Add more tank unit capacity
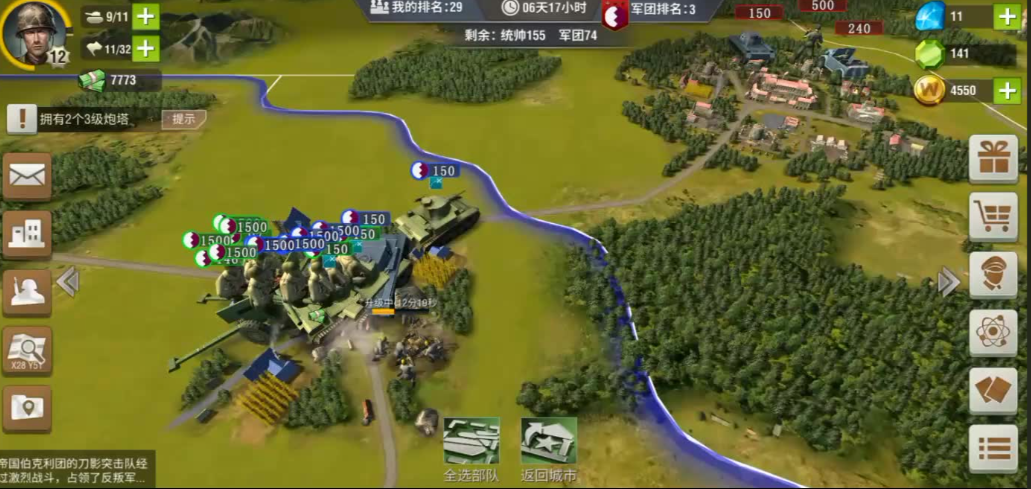This screenshot has height=489, width=1031. (146, 17)
